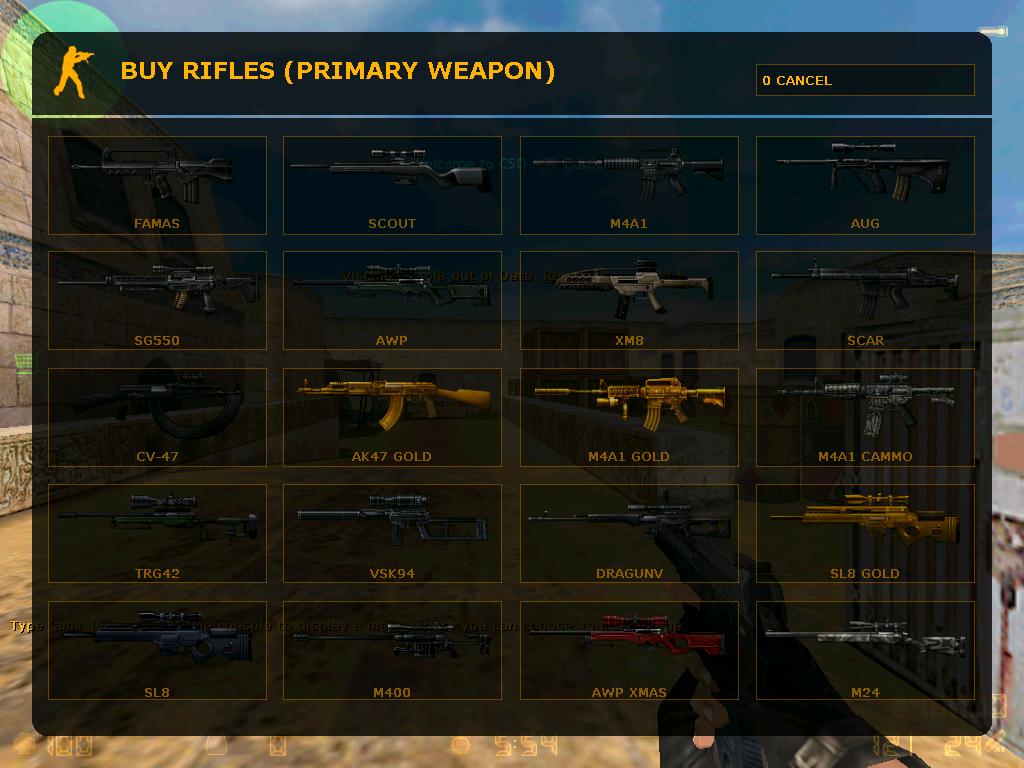This screenshot has width=1024, height=768.
Task: Purchase the TRG42 sniper
Action: pyautogui.click(x=157, y=534)
